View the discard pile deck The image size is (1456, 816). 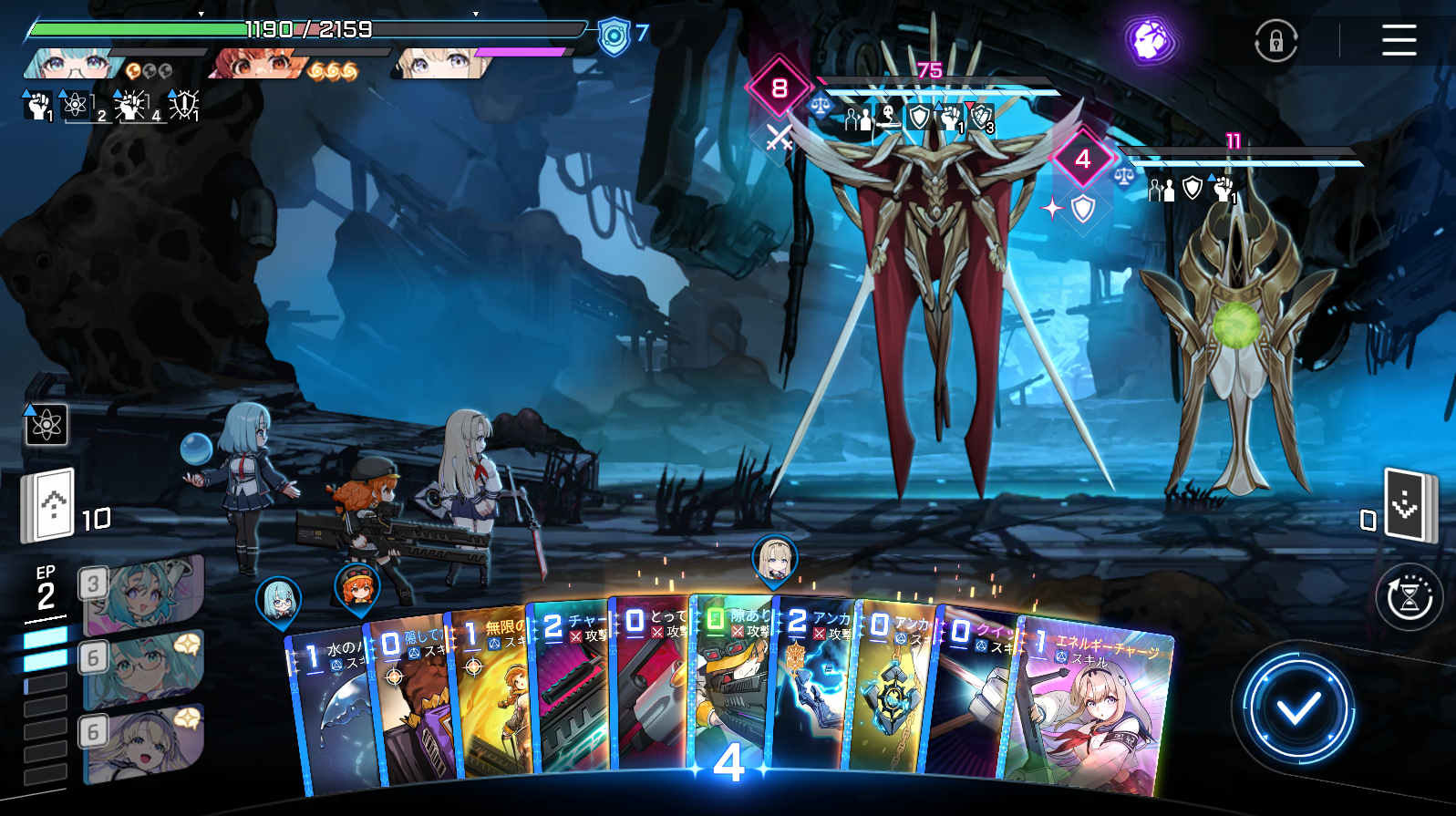tap(1407, 504)
